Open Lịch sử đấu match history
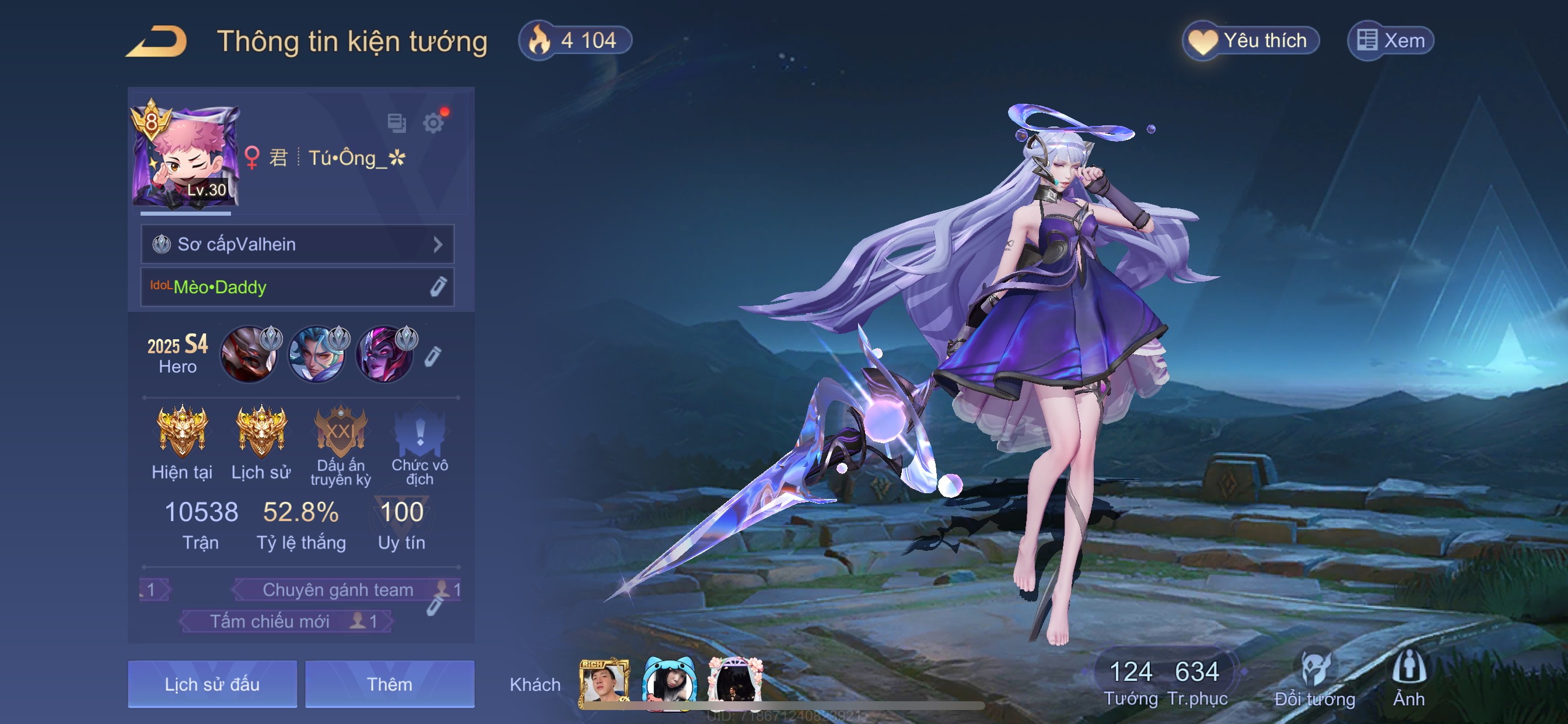The width and height of the screenshot is (1568, 724). [212, 684]
